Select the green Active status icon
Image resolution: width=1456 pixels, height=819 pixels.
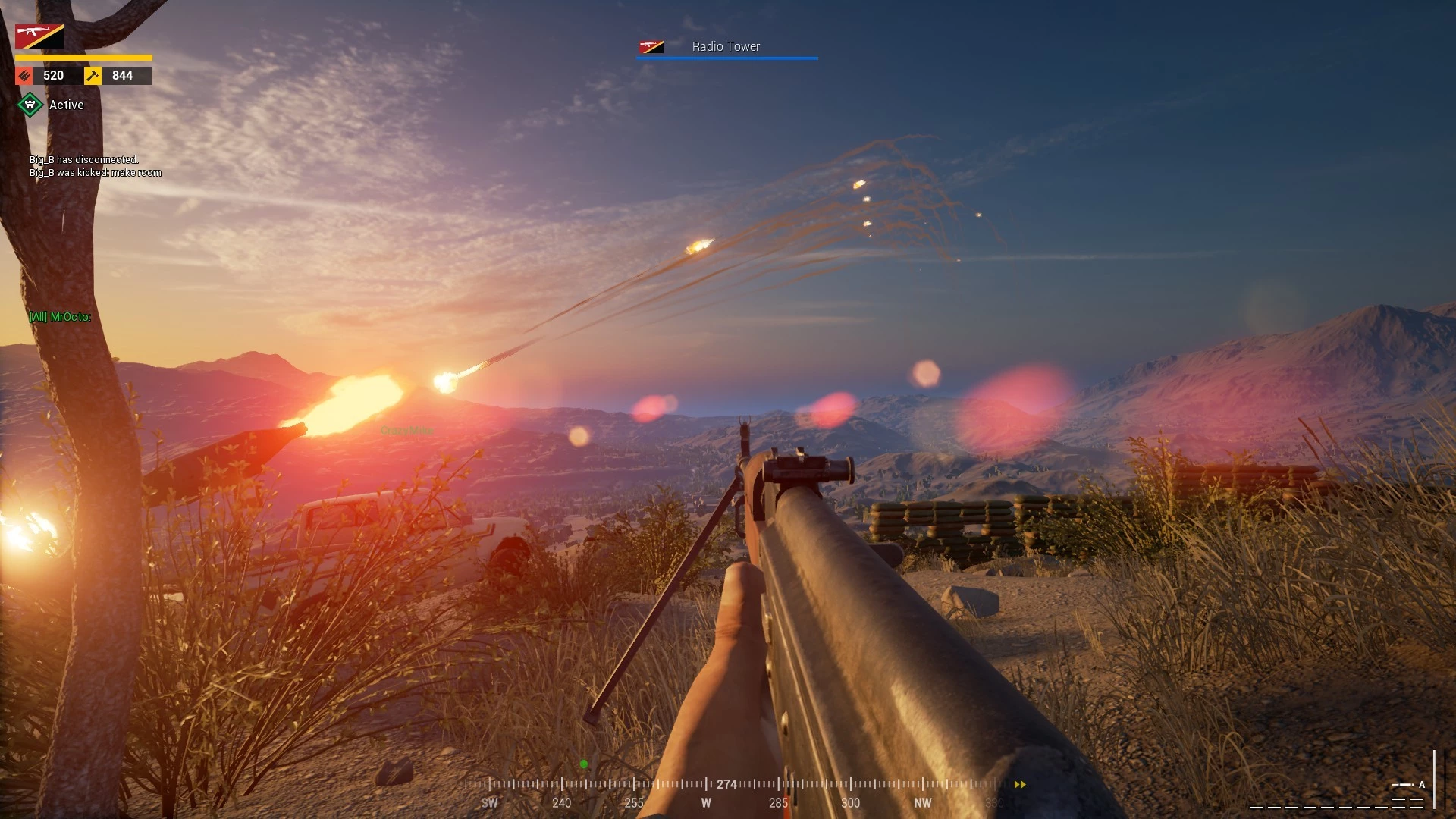click(x=30, y=105)
